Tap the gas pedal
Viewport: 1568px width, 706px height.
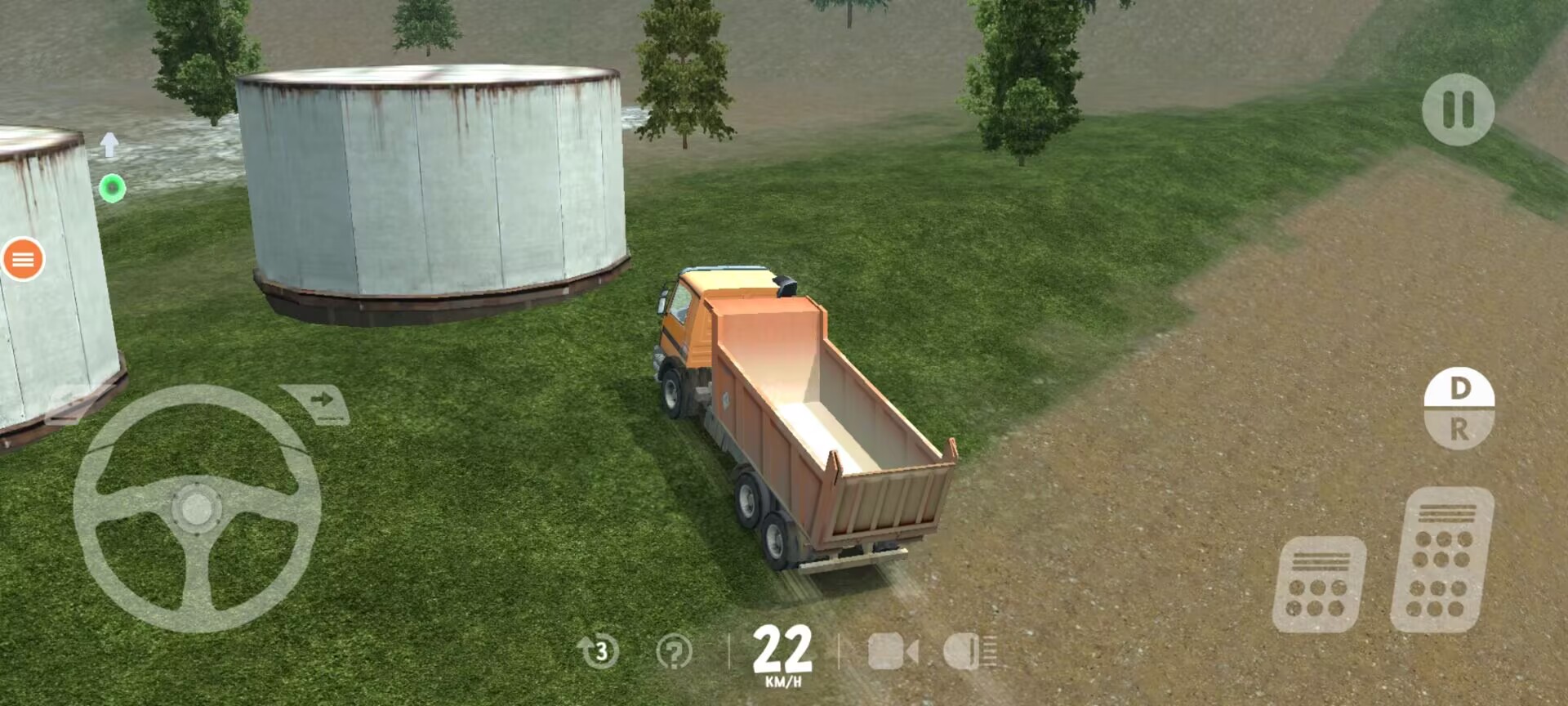(1442, 560)
